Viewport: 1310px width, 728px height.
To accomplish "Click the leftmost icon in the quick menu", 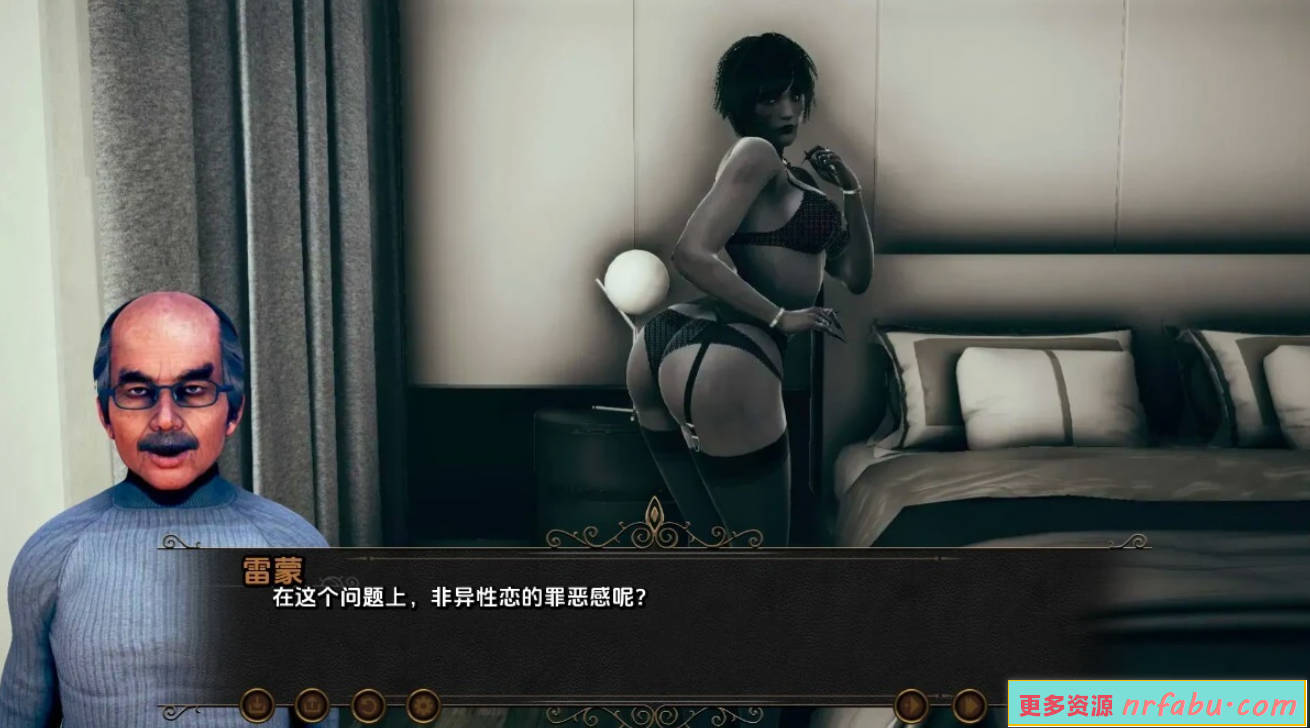I will click(258, 707).
